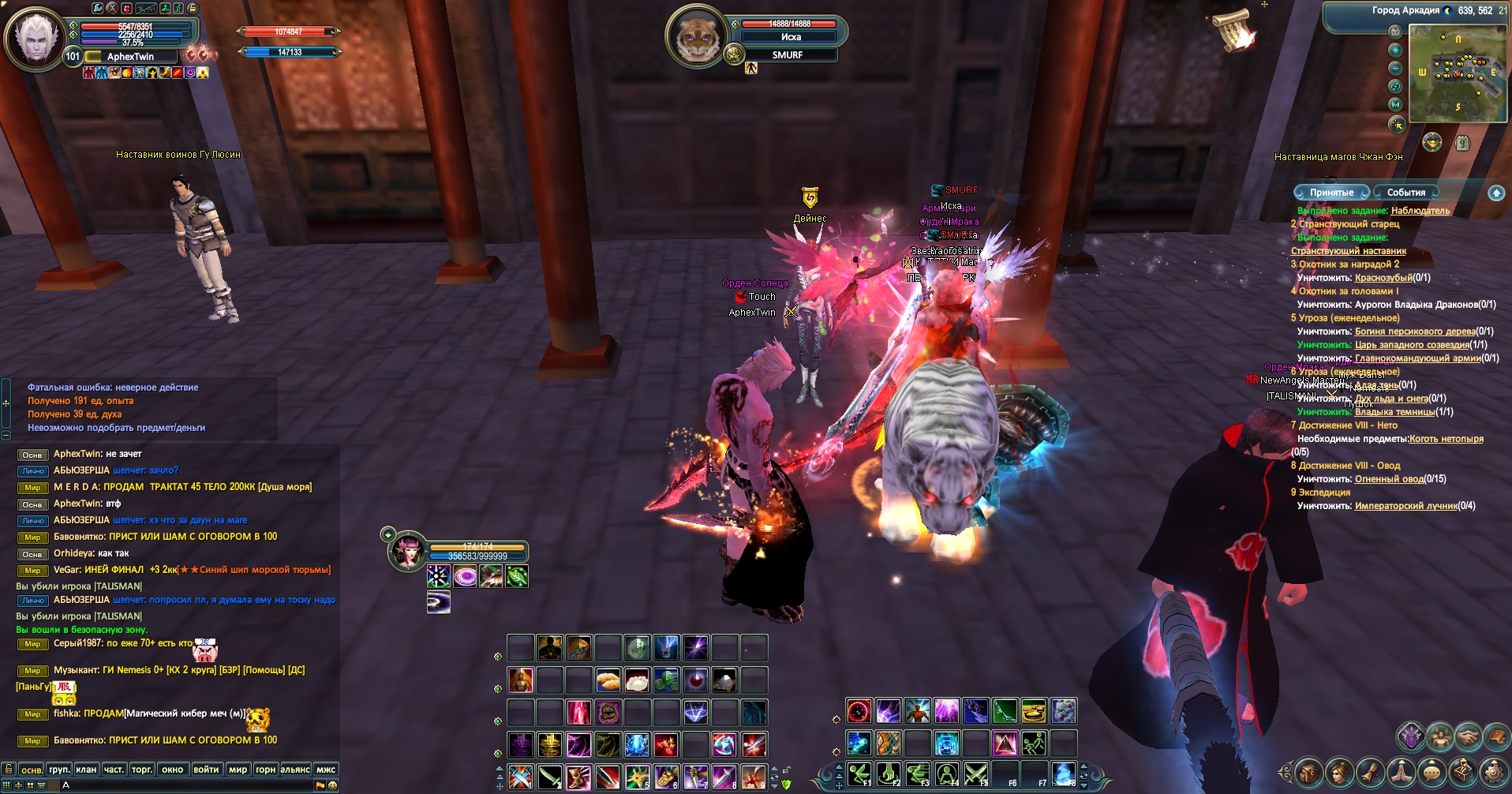The image size is (1512, 794).
Task: Open the chat smiley emoticon picker
Action: pos(333,785)
